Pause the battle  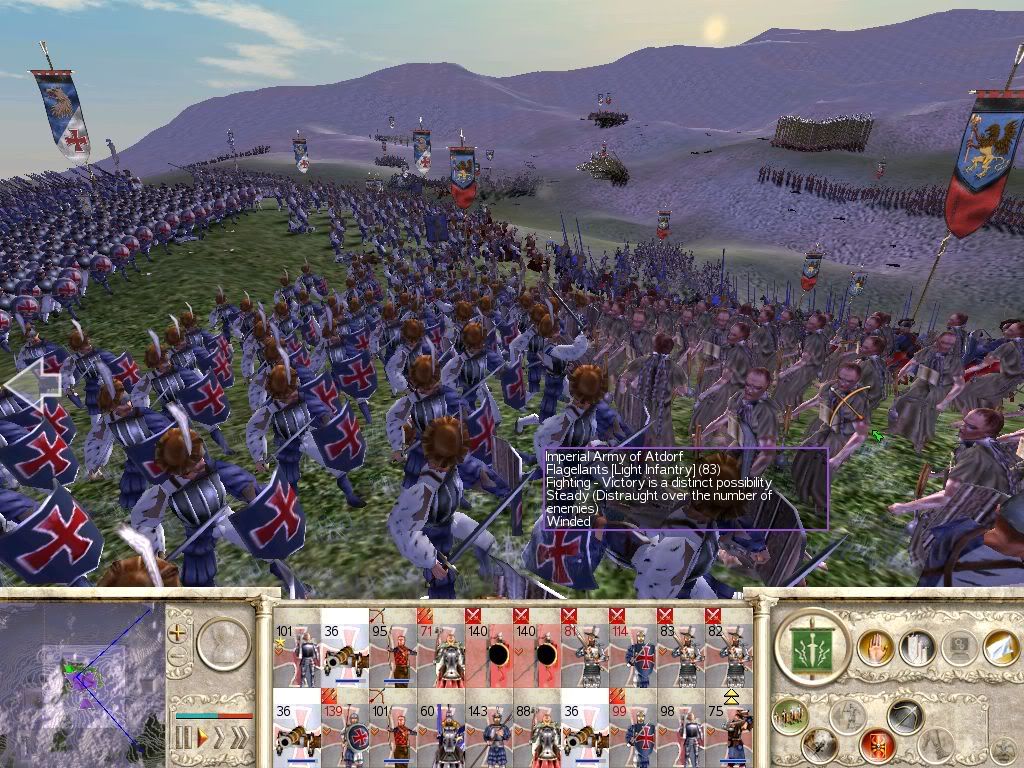(183, 739)
